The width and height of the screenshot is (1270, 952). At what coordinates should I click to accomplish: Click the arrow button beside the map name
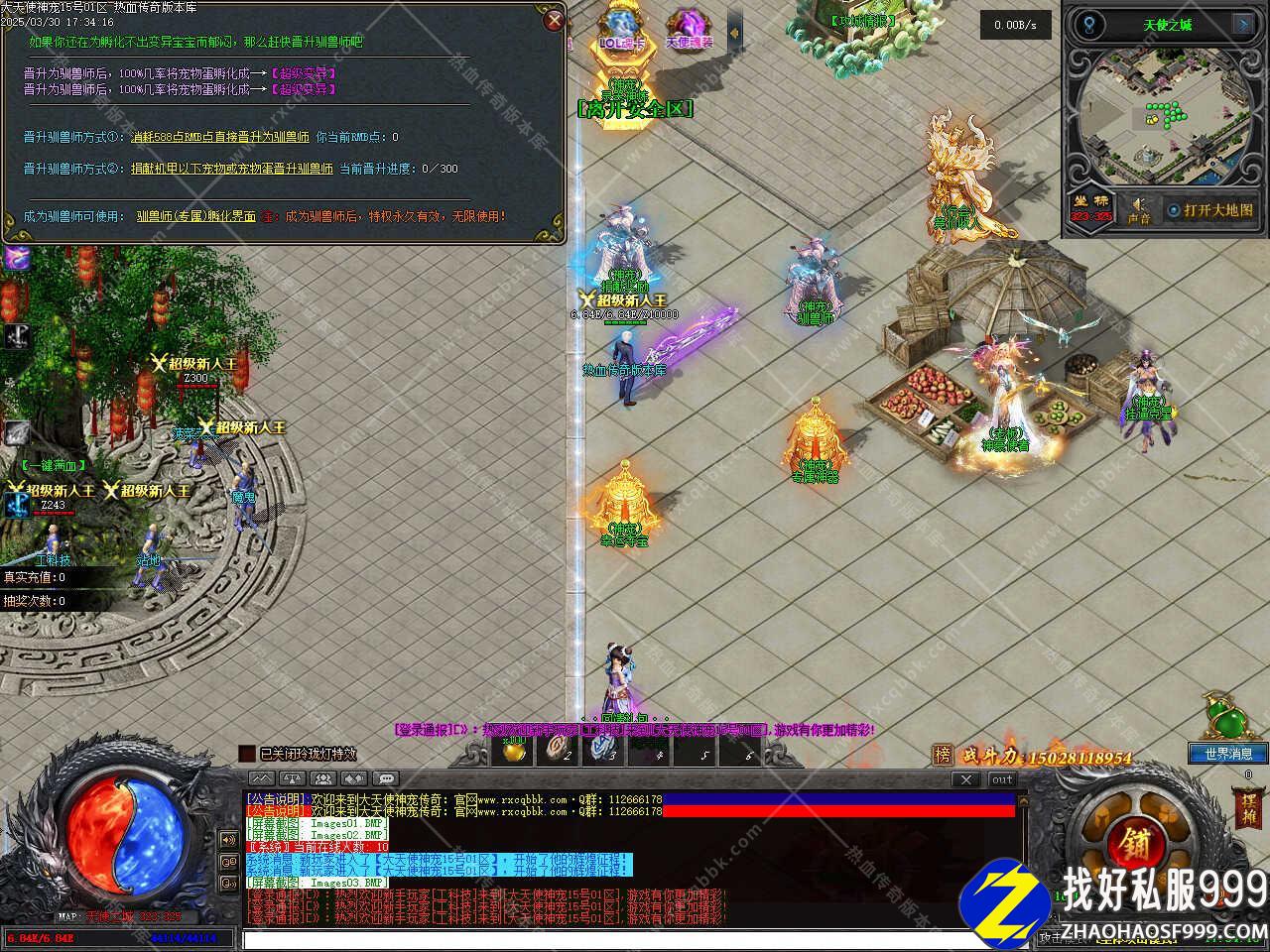click(x=1242, y=25)
